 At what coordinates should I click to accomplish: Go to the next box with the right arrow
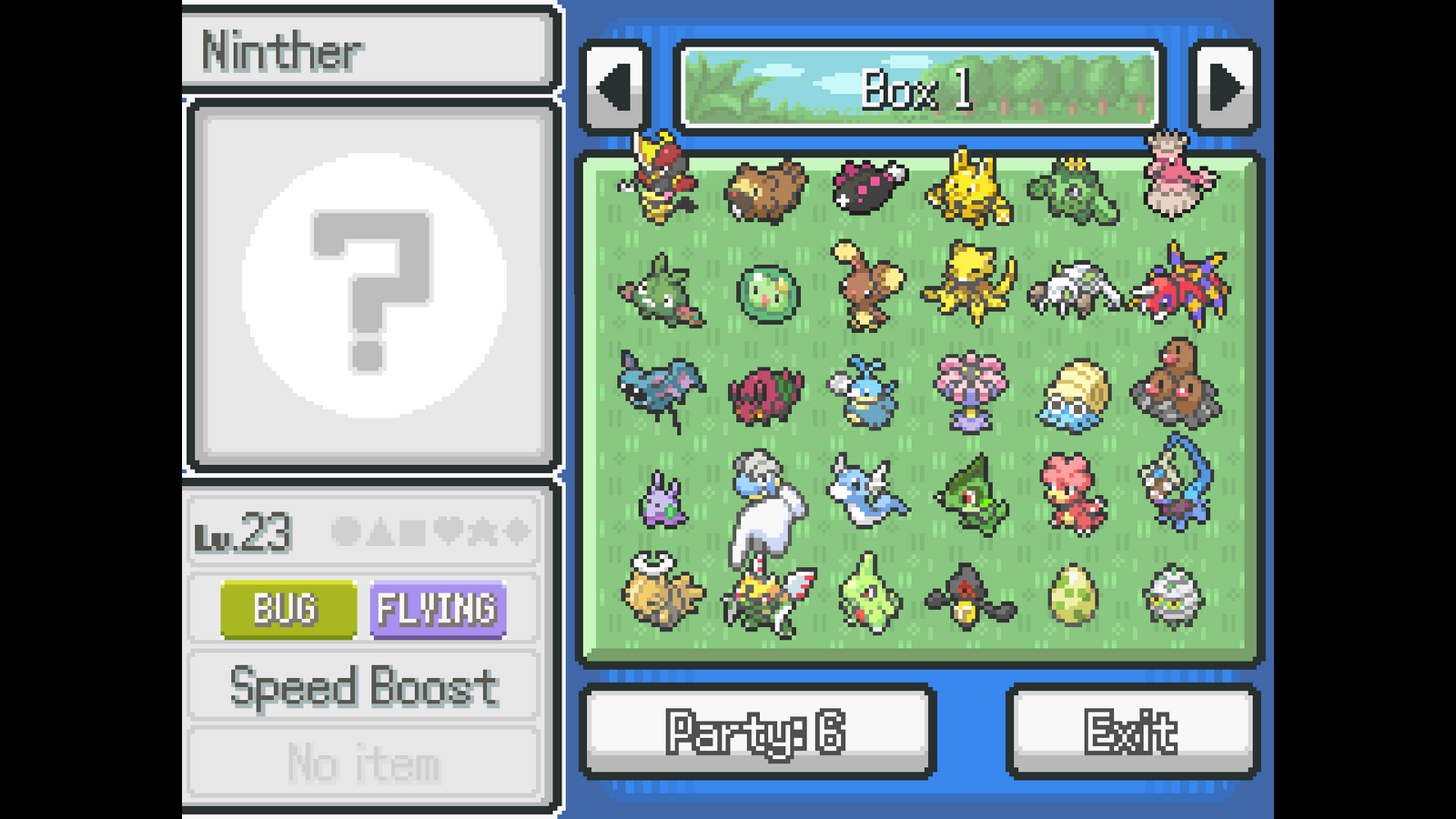coord(1224,88)
